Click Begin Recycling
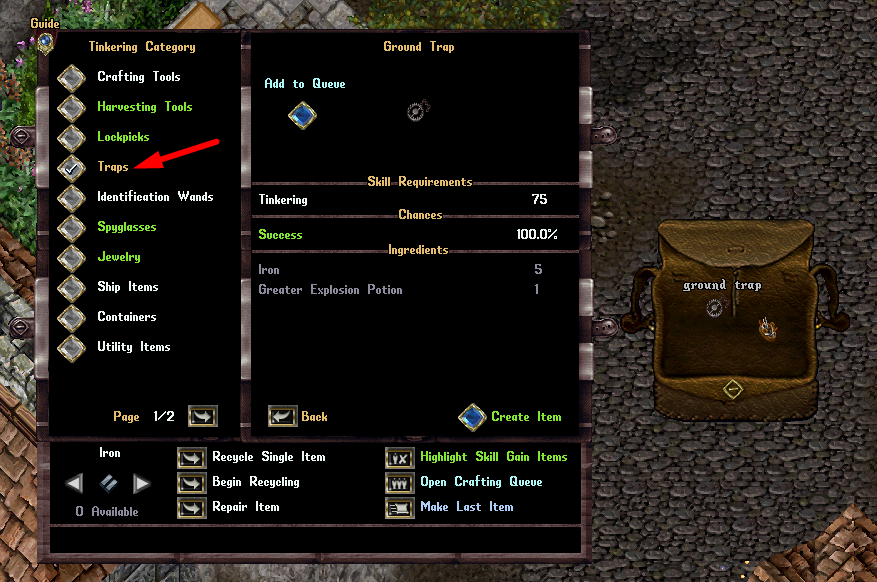Image resolution: width=877 pixels, height=582 pixels. point(191,482)
